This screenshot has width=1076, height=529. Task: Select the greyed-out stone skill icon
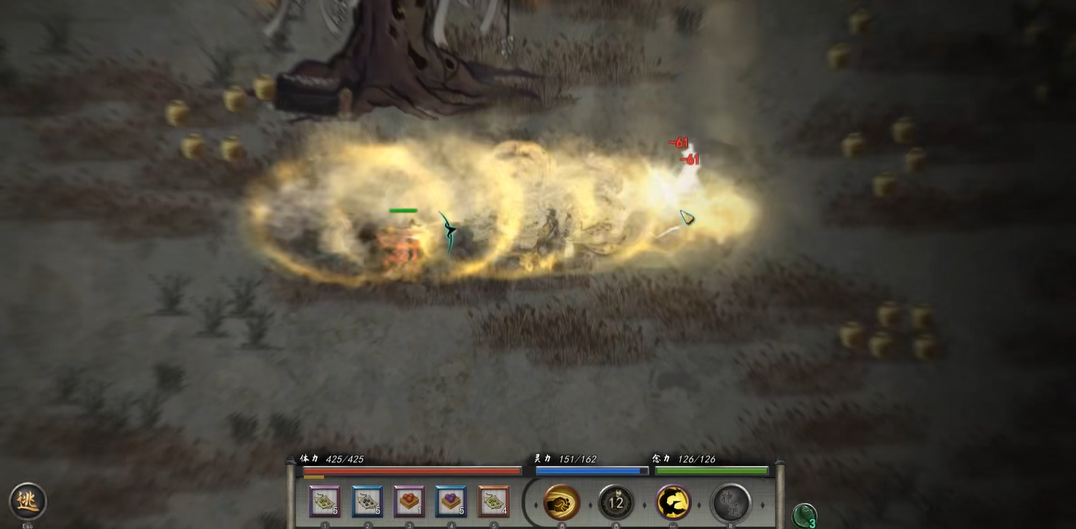(x=730, y=502)
